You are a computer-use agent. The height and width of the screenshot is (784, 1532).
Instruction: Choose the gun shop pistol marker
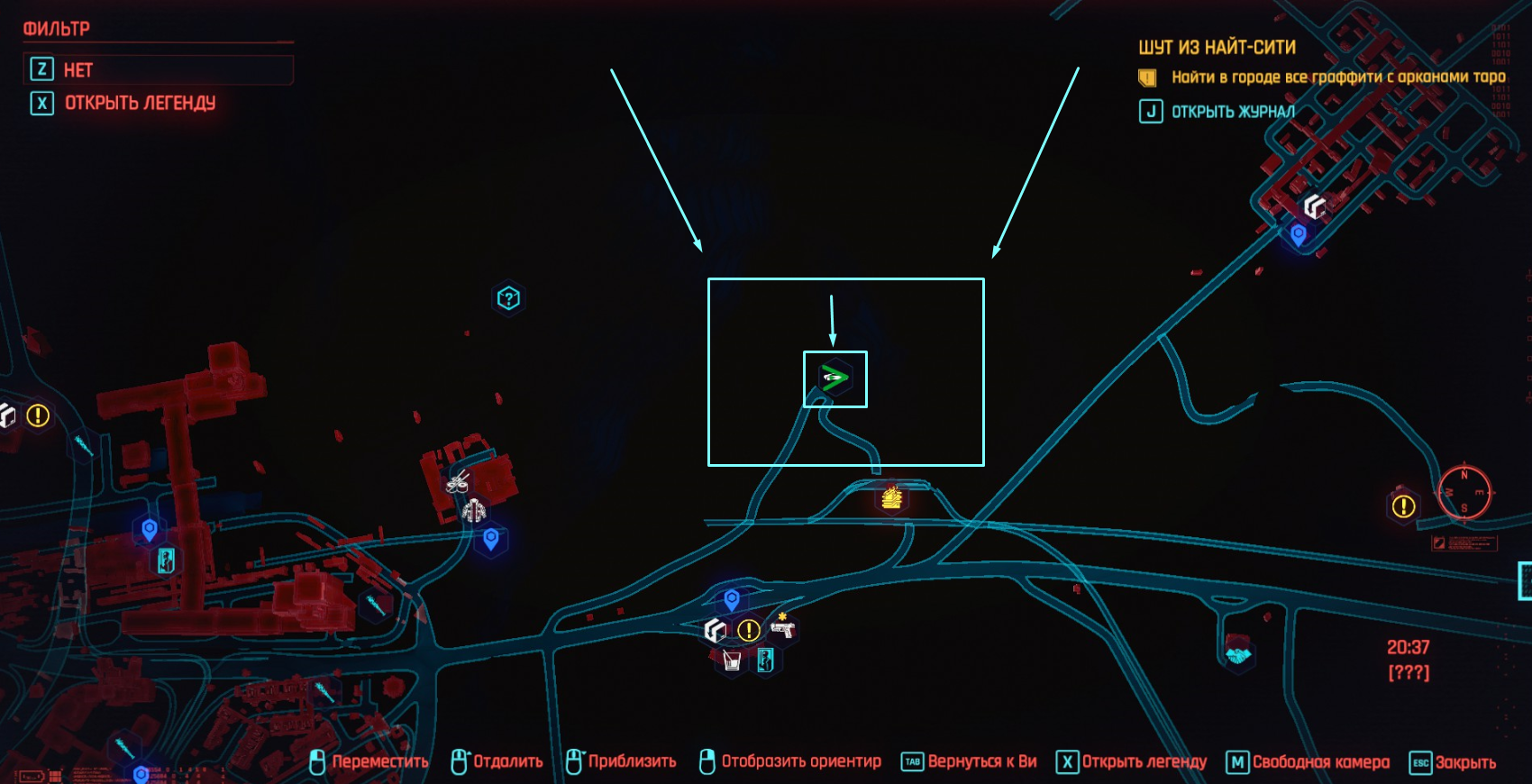(x=782, y=626)
